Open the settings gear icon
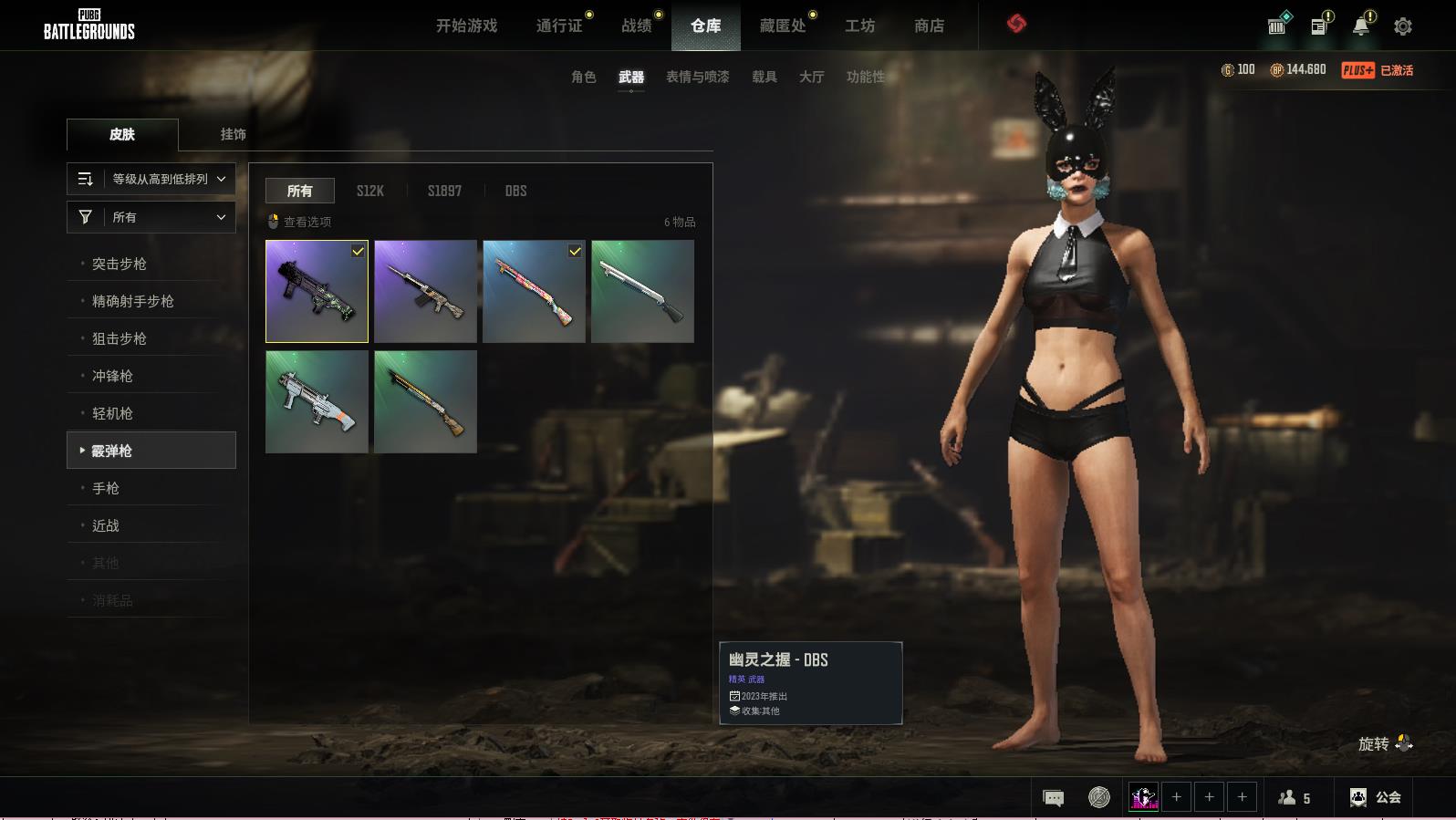1456x820 pixels. point(1403,26)
